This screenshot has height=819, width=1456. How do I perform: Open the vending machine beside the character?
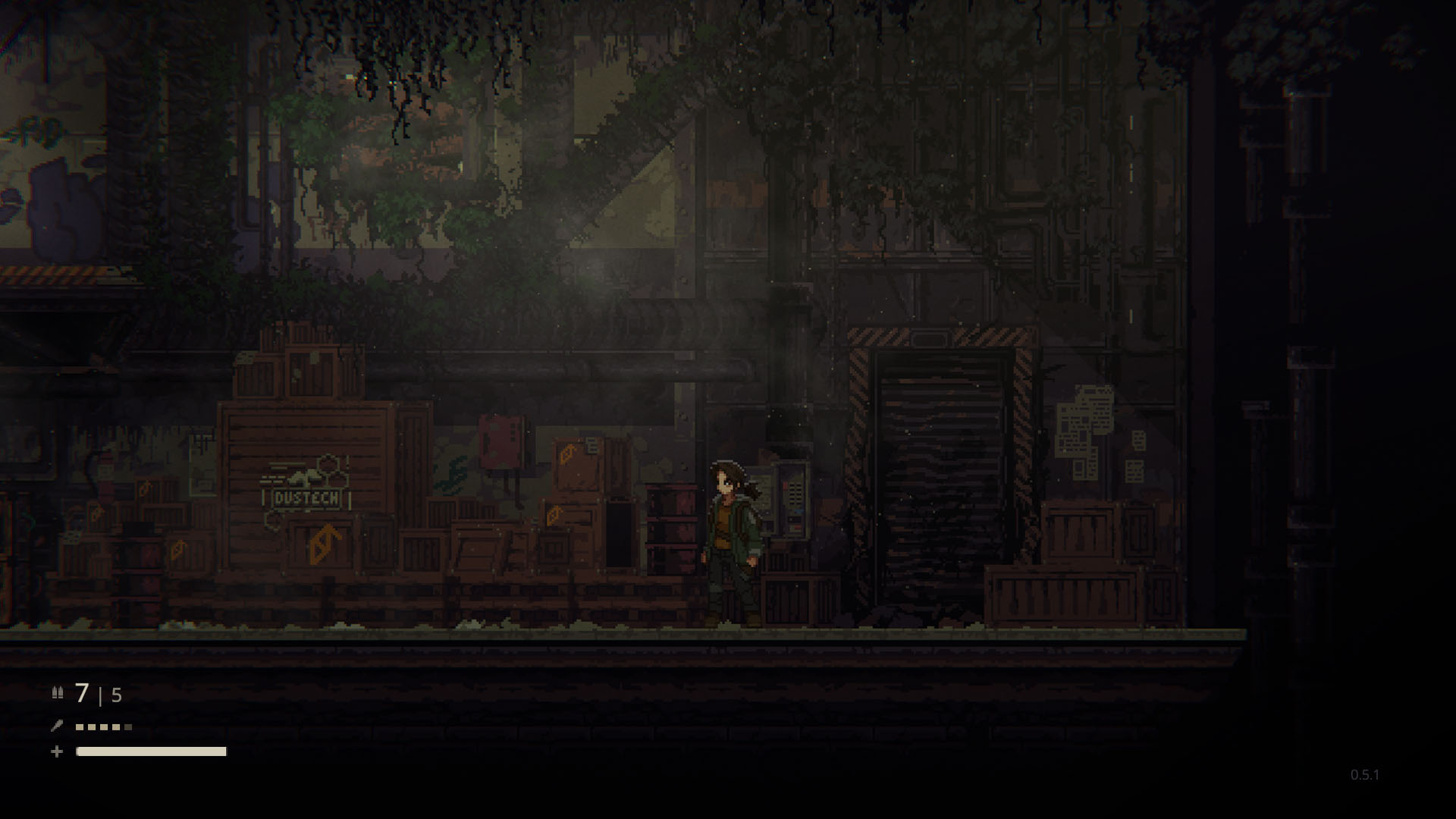(x=792, y=500)
